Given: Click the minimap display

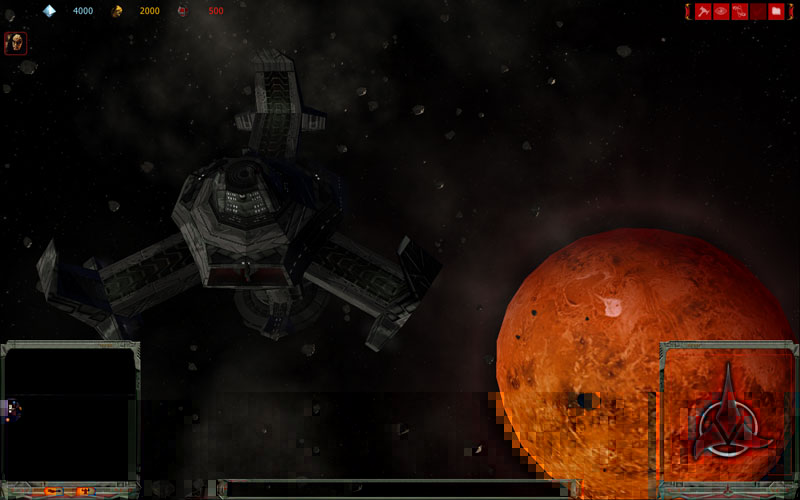Looking at the screenshot, I should coord(70,412).
